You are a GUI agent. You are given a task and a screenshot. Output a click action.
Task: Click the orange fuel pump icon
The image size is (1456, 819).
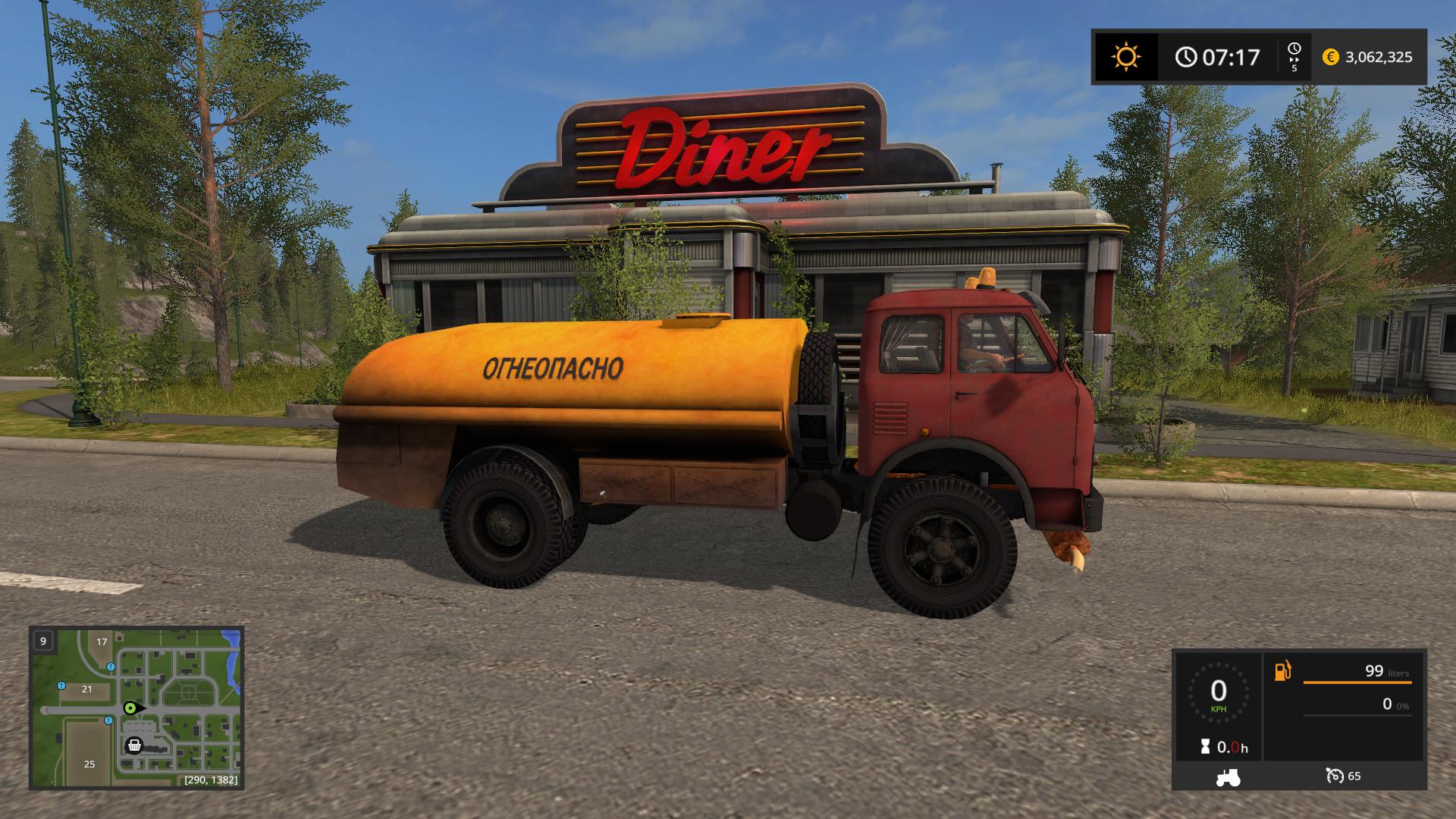pos(1282,671)
